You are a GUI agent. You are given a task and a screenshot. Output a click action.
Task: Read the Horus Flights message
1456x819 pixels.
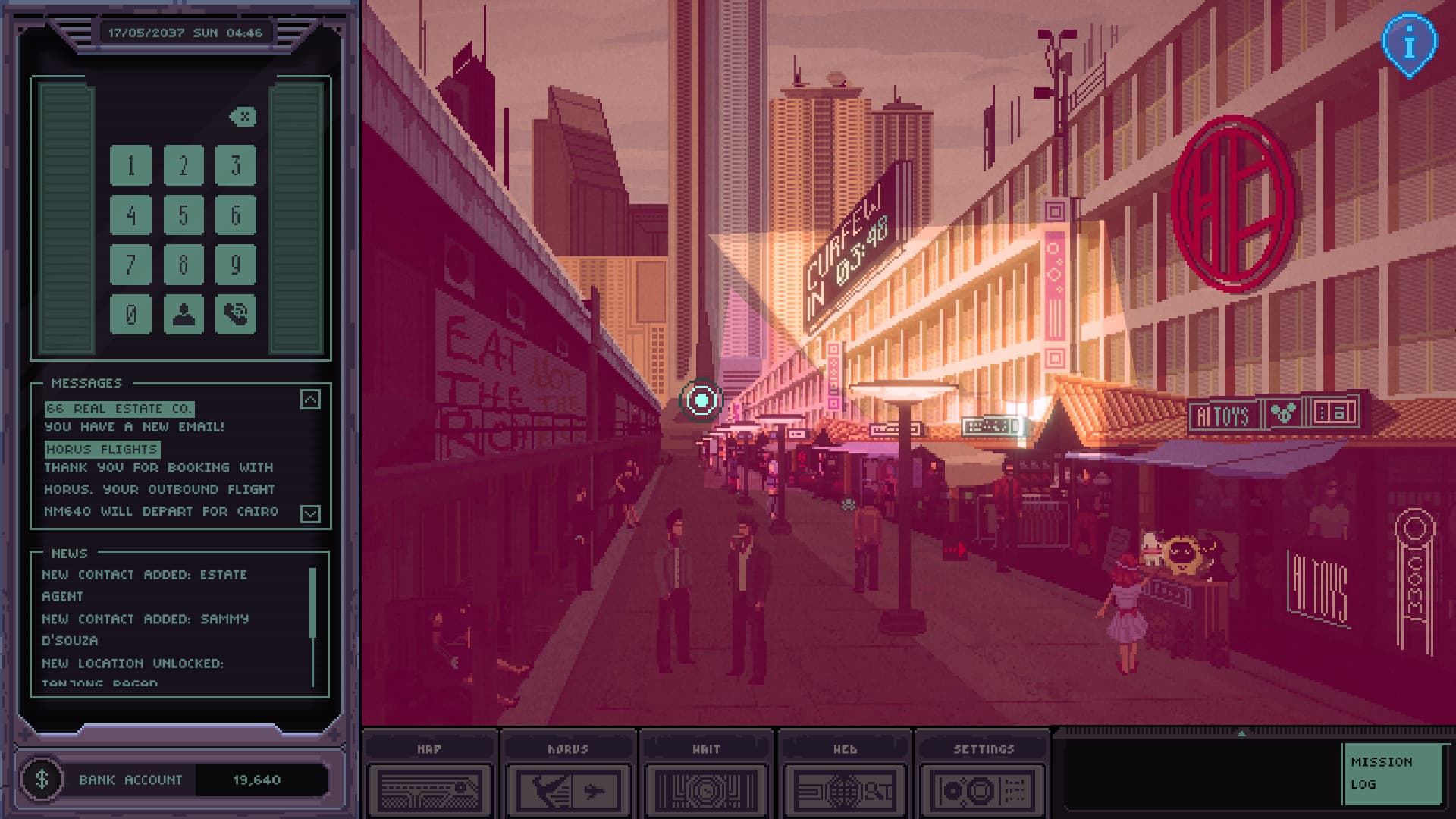[102, 450]
